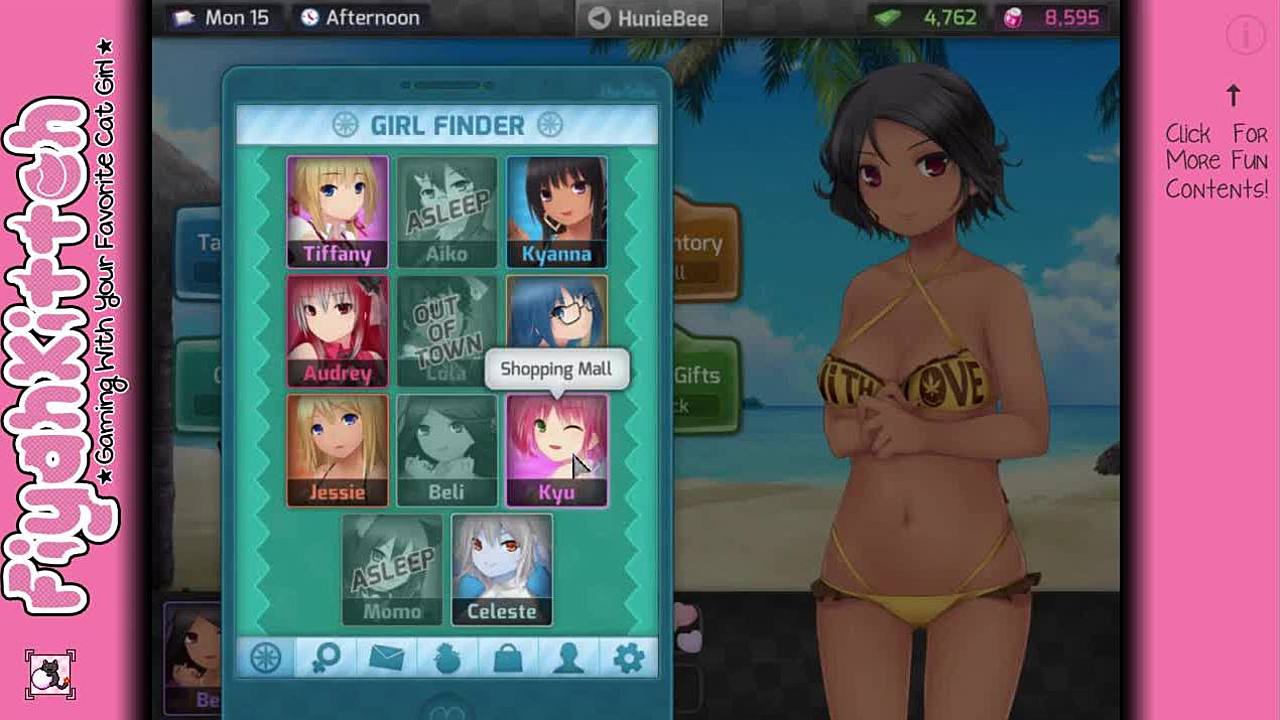Image resolution: width=1280 pixels, height=720 pixels.
Task: Choose Kyanna's portrait tile
Action: [x=556, y=211]
